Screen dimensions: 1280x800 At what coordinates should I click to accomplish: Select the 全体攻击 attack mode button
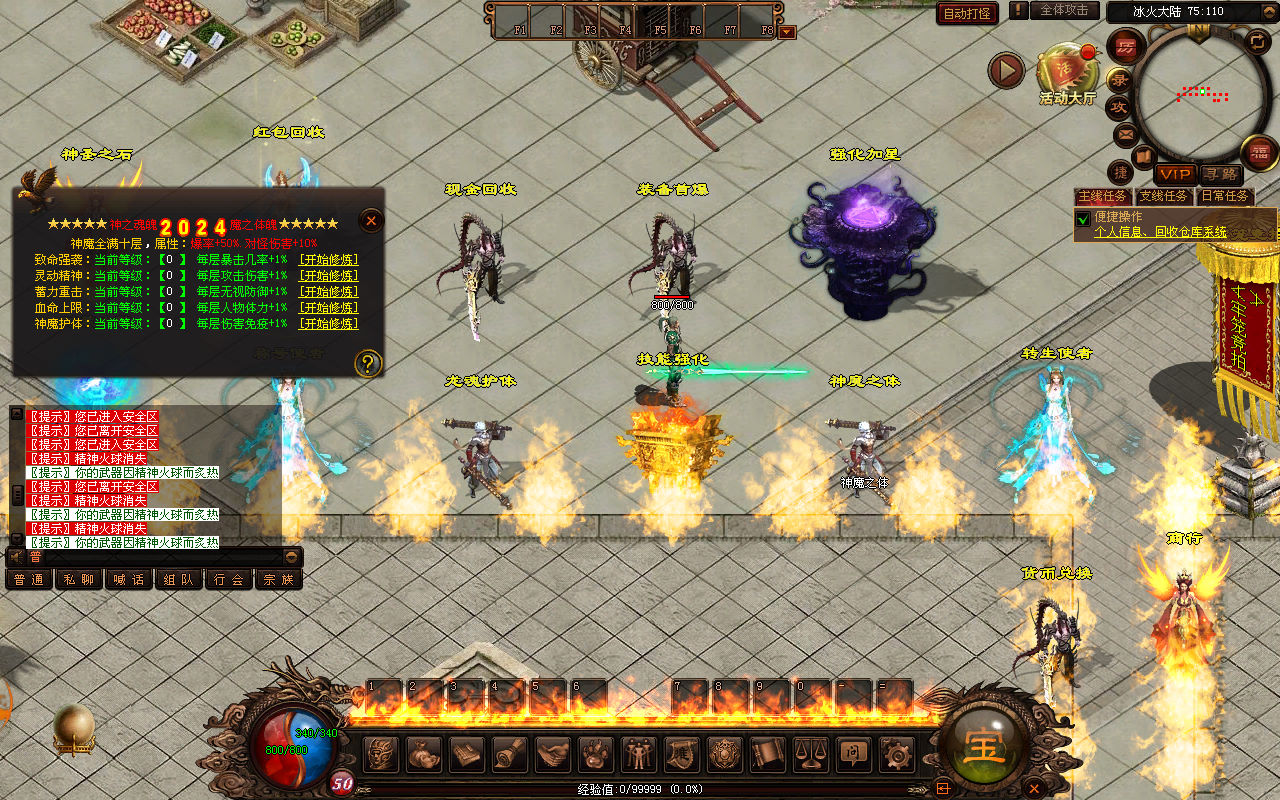click(1064, 10)
